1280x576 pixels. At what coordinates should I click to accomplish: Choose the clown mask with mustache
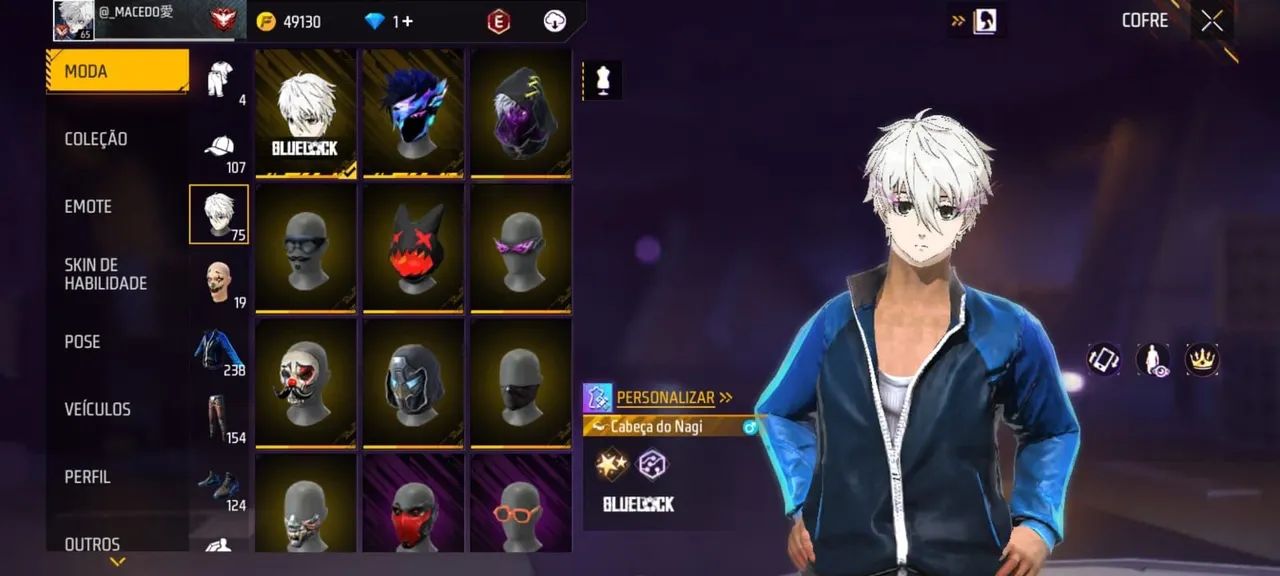click(x=305, y=382)
